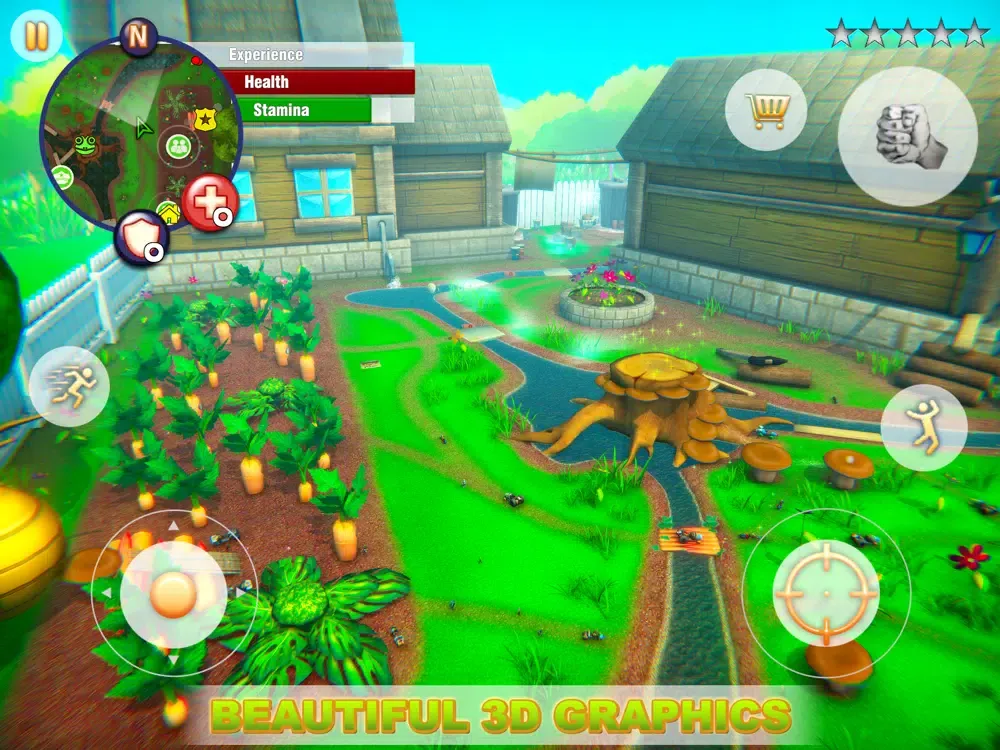Click the N compass badge on minimap
1000x750 pixels.
point(138,35)
